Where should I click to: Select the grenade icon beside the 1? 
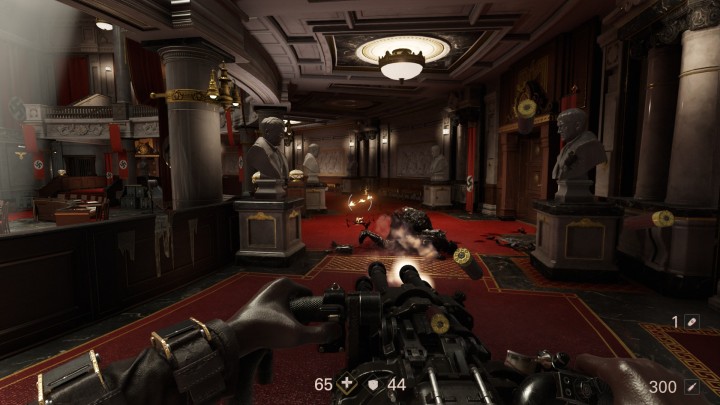coord(691,322)
